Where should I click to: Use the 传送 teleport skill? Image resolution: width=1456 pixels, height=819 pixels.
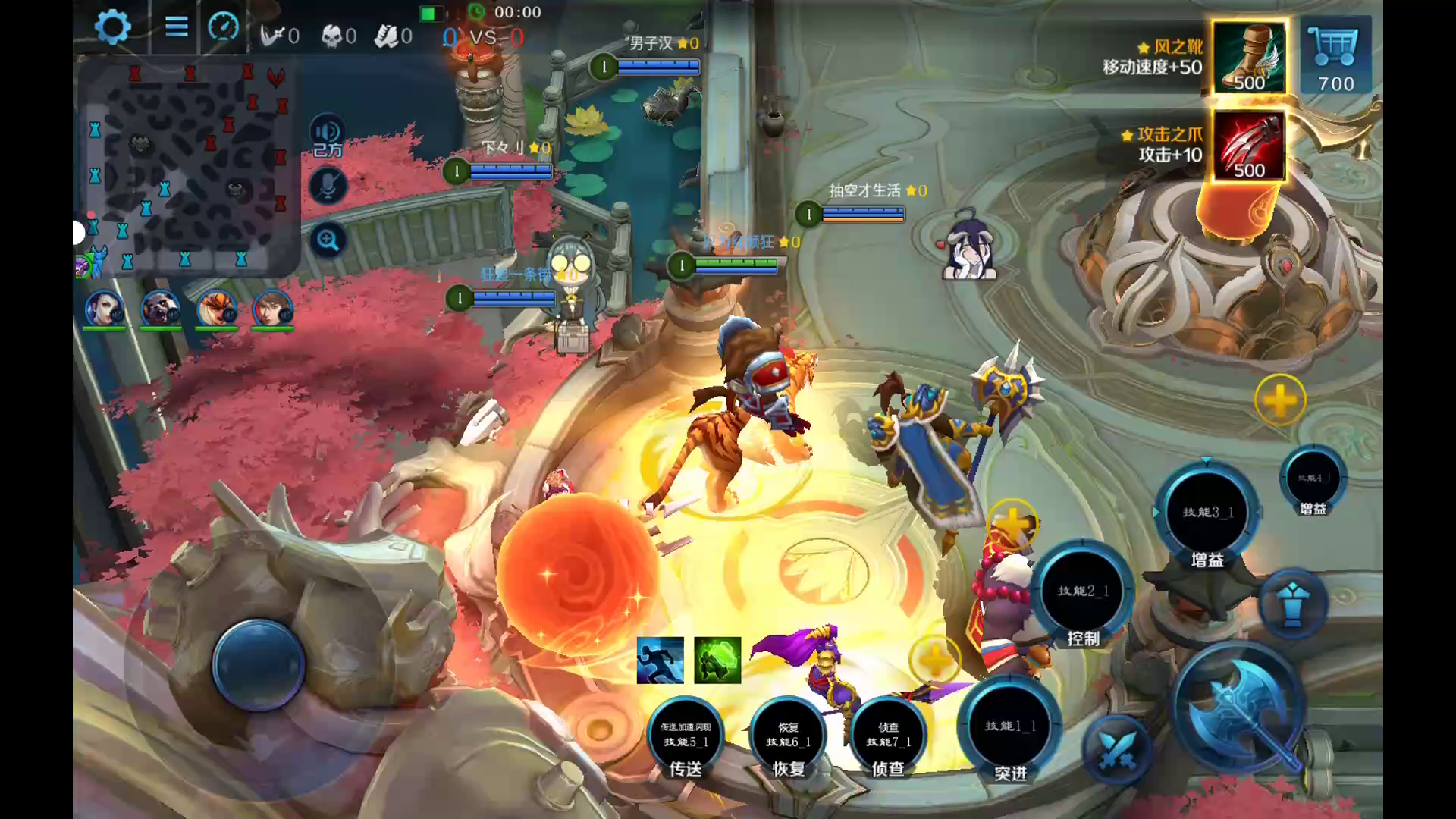[x=686, y=736]
